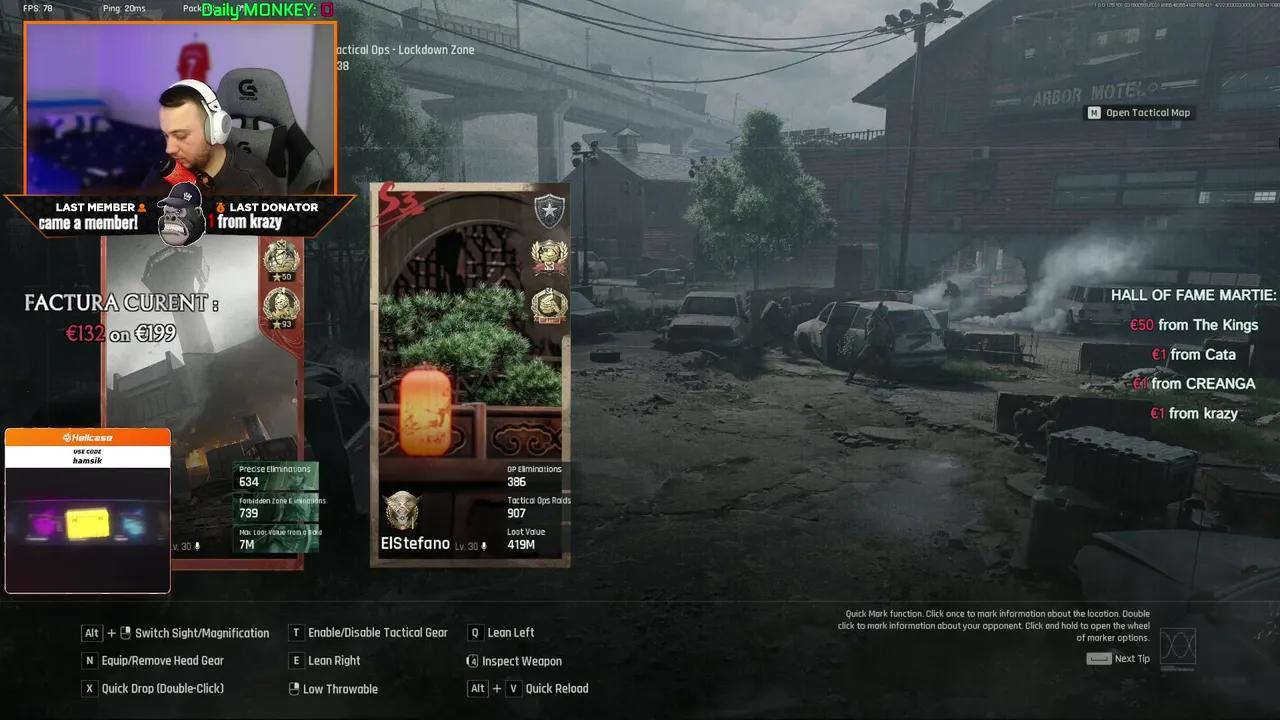
Task: Click the M key icon in Open Tactical Map prompt
Action: pos(1094,112)
